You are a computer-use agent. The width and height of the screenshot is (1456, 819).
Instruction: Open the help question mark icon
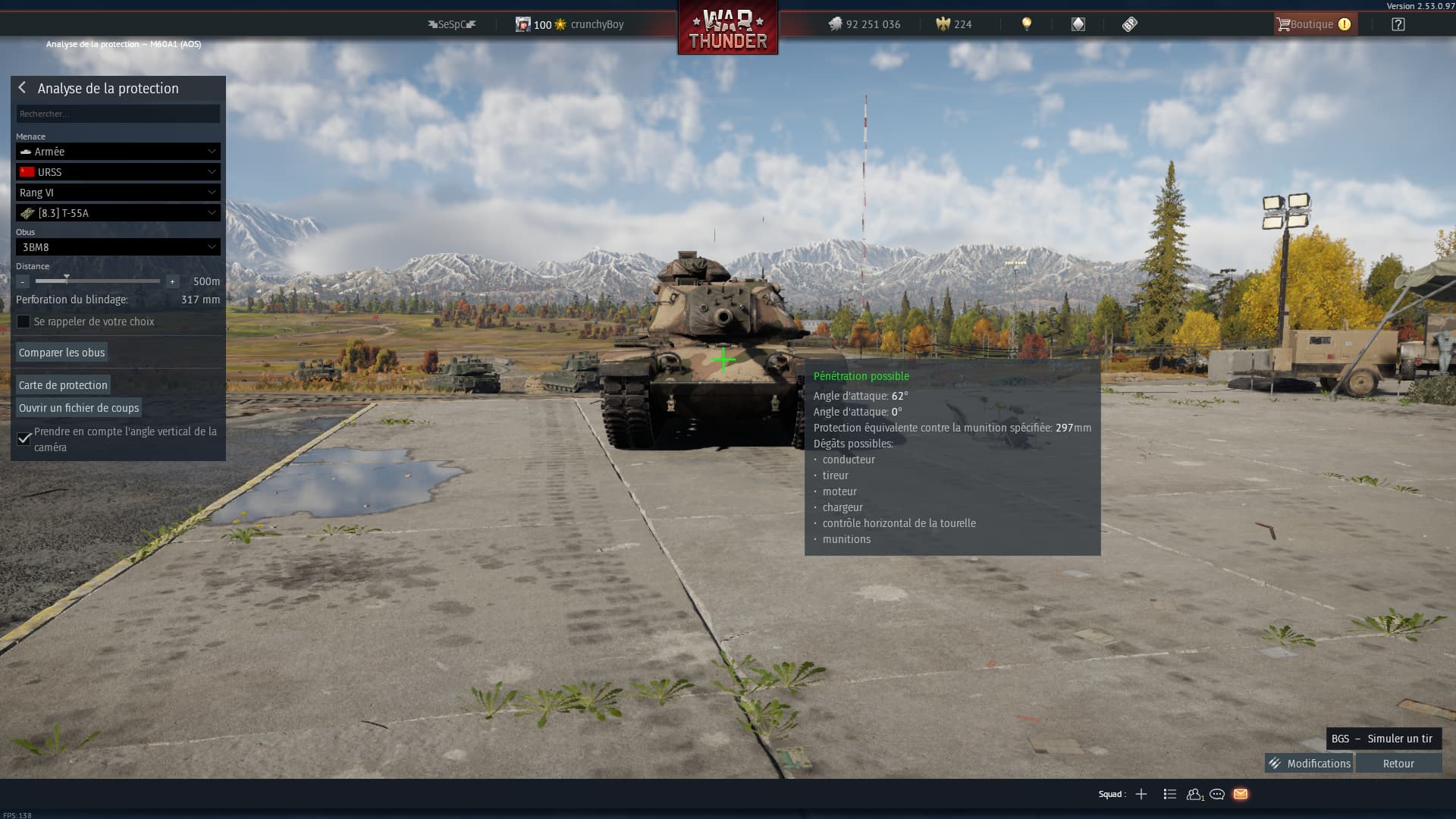pos(1398,24)
